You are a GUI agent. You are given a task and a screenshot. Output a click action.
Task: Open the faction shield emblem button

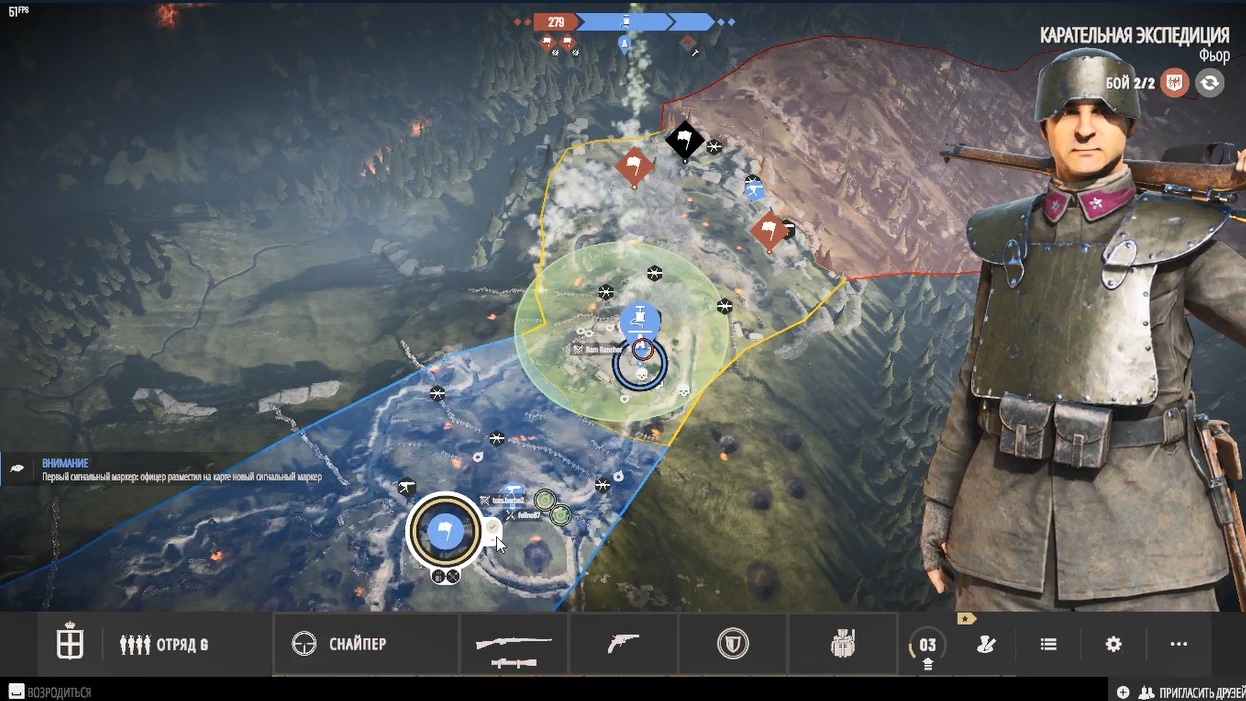70,645
